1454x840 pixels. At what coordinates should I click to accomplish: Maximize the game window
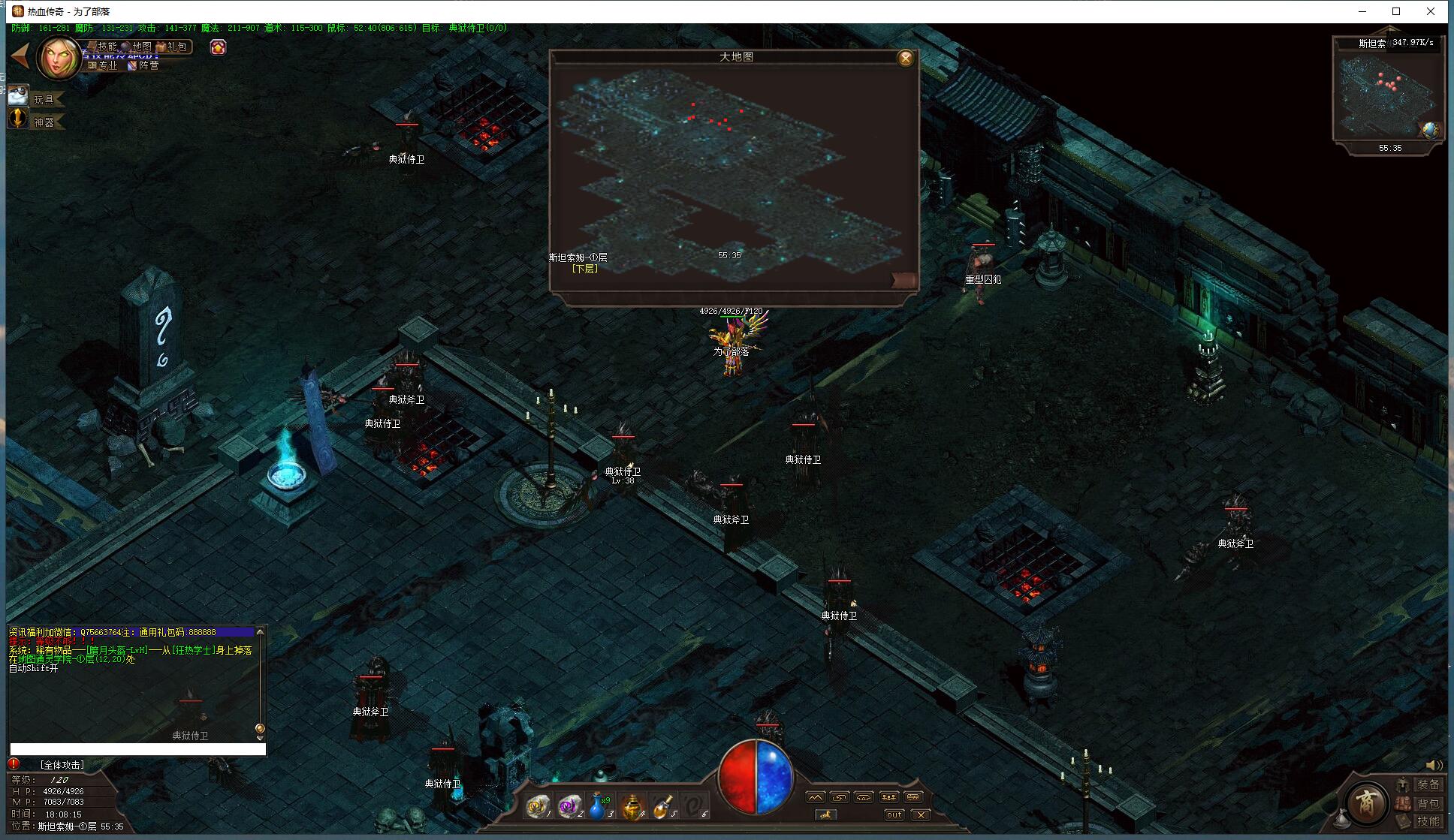coord(1396,11)
